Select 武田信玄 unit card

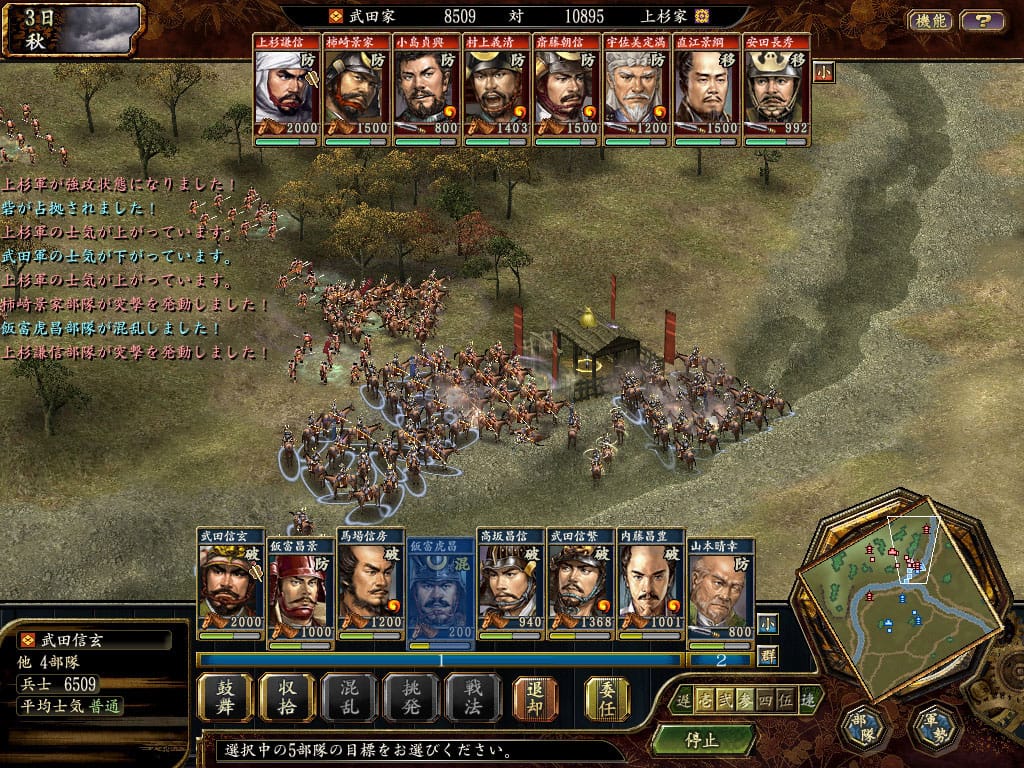[x=230, y=585]
